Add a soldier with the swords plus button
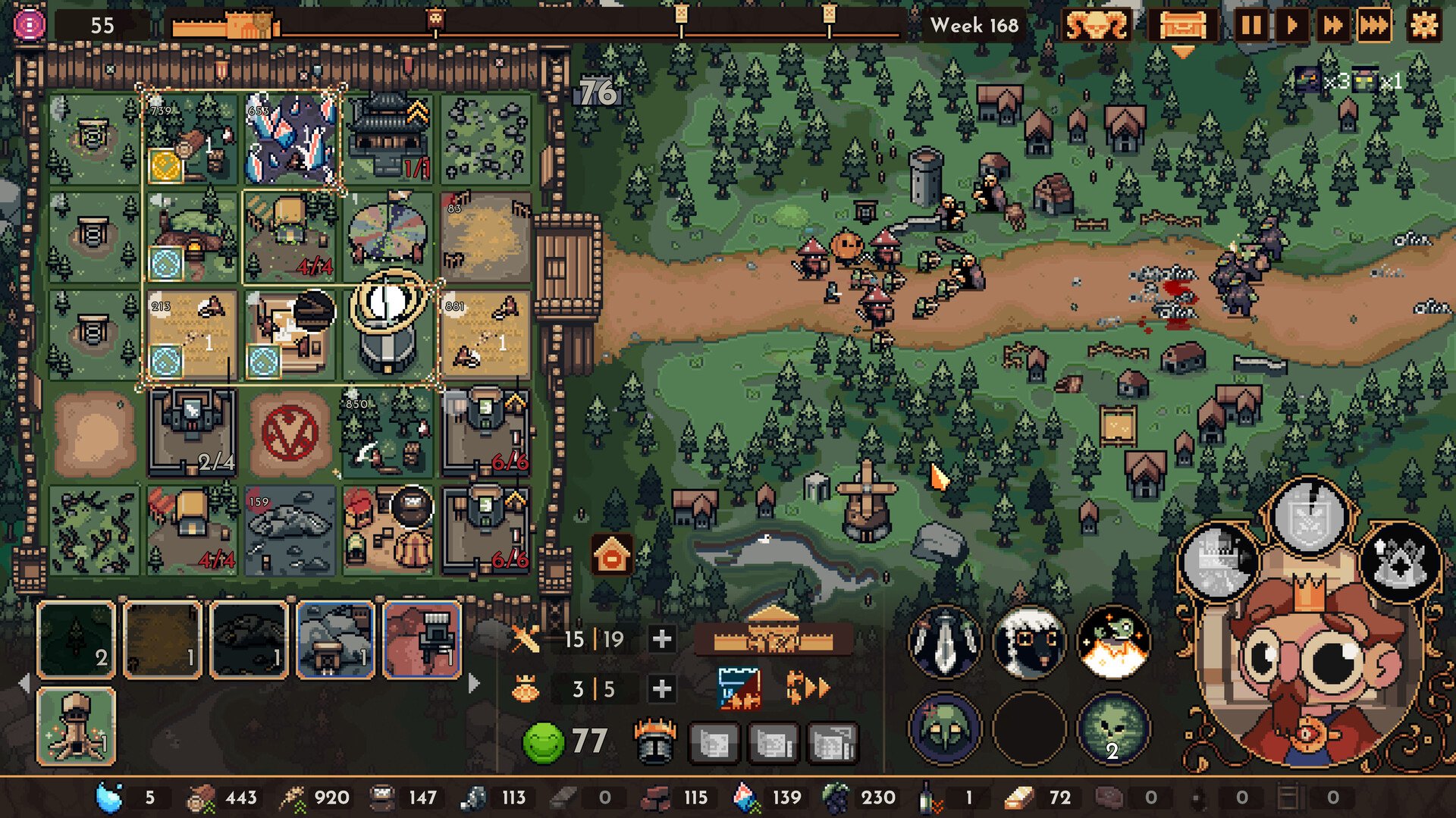The image size is (1456, 818). 661,639
